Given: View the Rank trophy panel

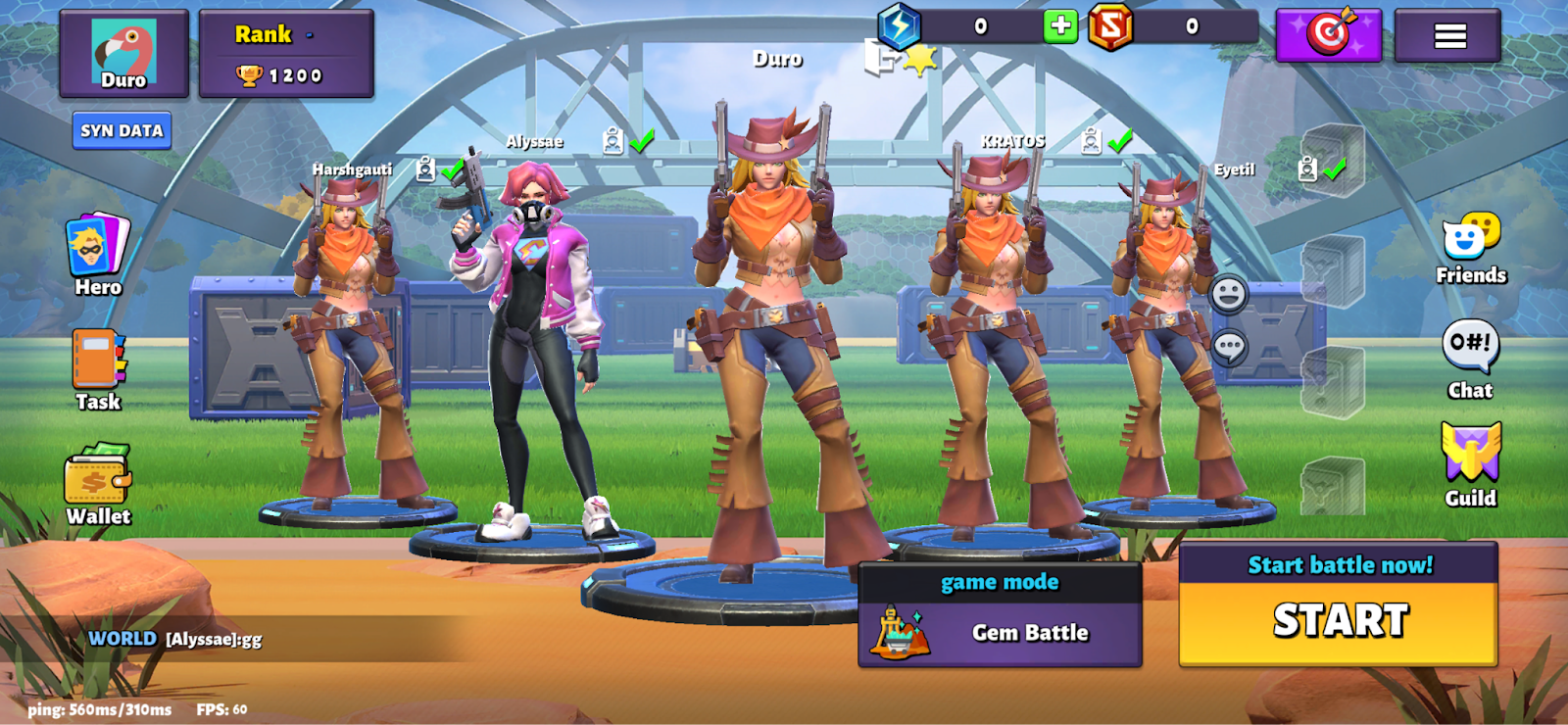Looking at the screenshot, I should [x=285, y=54].
